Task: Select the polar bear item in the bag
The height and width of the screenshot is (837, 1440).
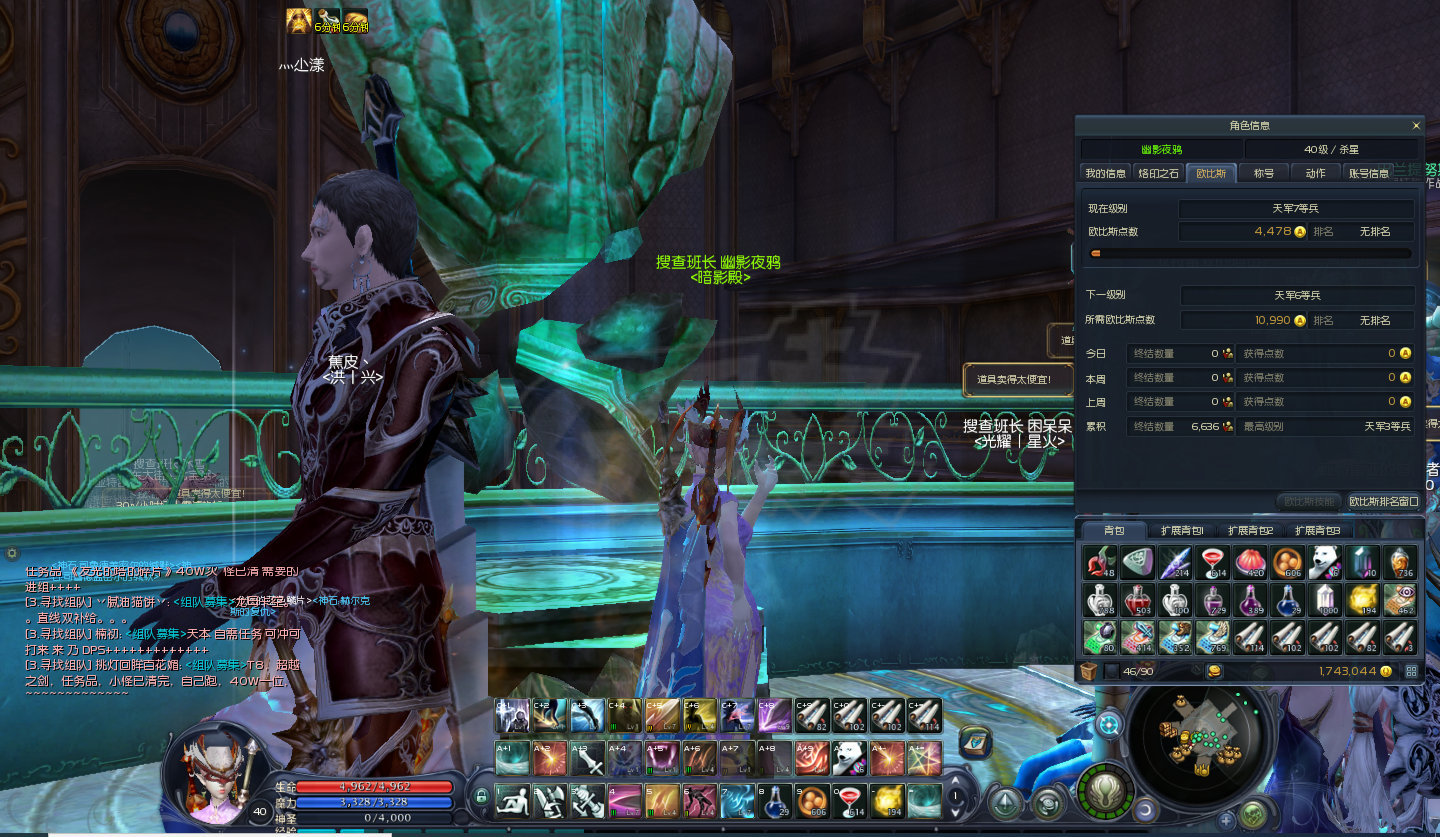Action: coord(1326,563)
